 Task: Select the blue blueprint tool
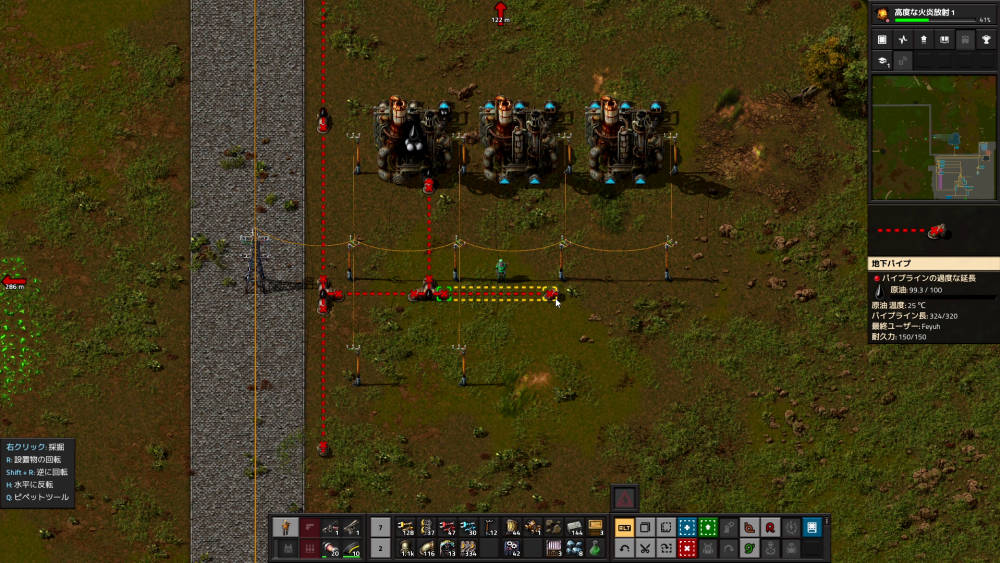tap(687, 527)
